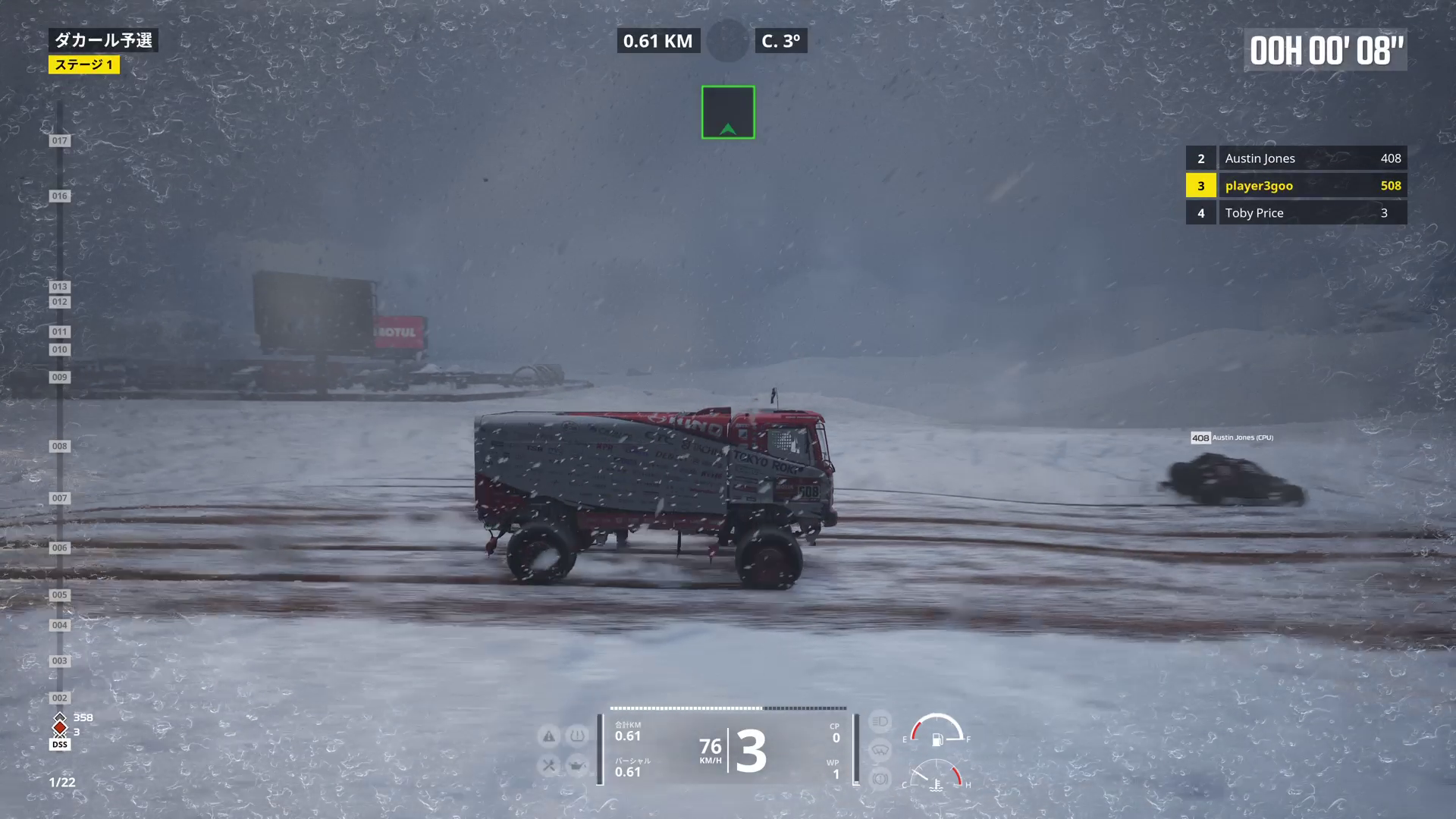The image size is (1456, 819).
Task: Click the green heading arrow compass box
Action: [x=728, y=112]
